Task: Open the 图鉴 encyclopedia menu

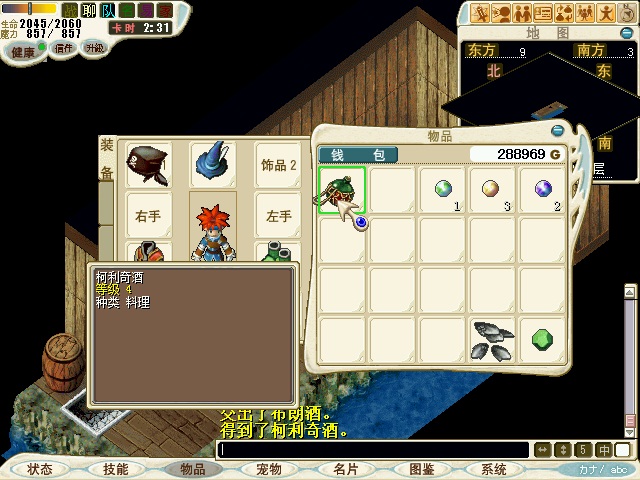Action: (x=421, y=468)
